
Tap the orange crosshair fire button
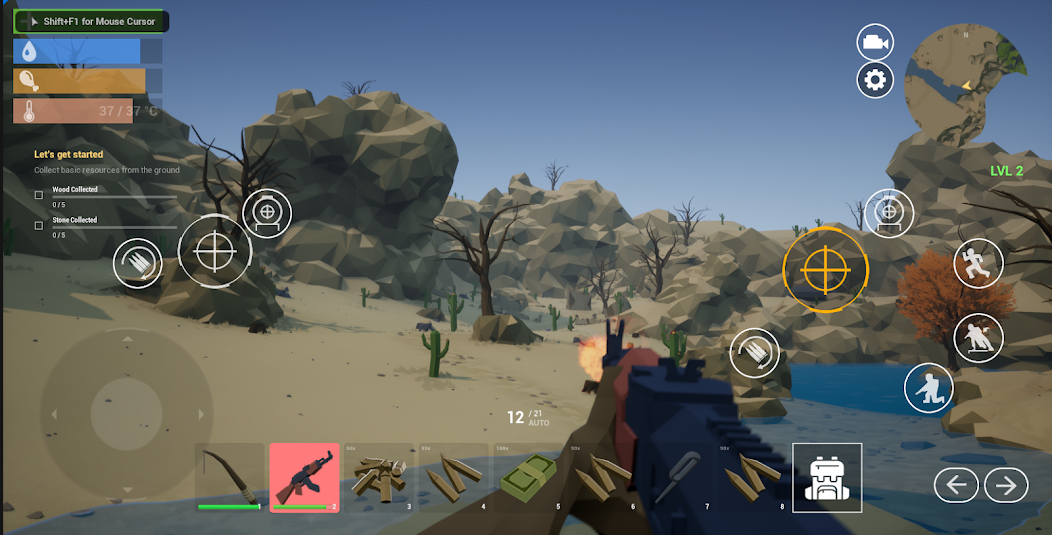click(825, 269)
